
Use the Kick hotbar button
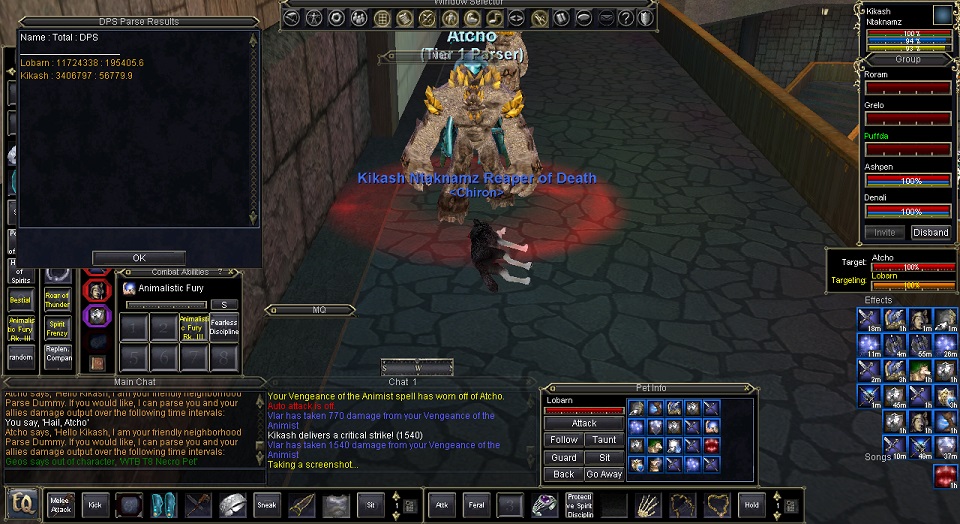95,505
